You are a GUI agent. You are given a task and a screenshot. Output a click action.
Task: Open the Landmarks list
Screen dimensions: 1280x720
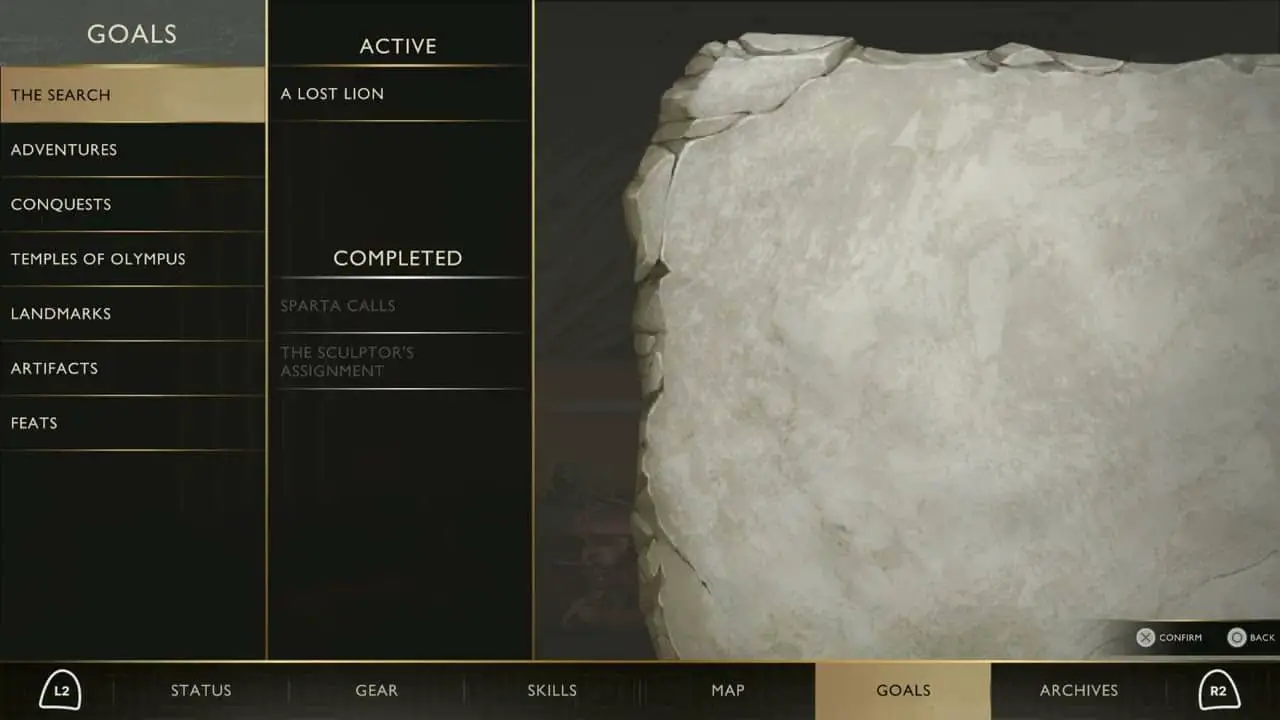132,314
